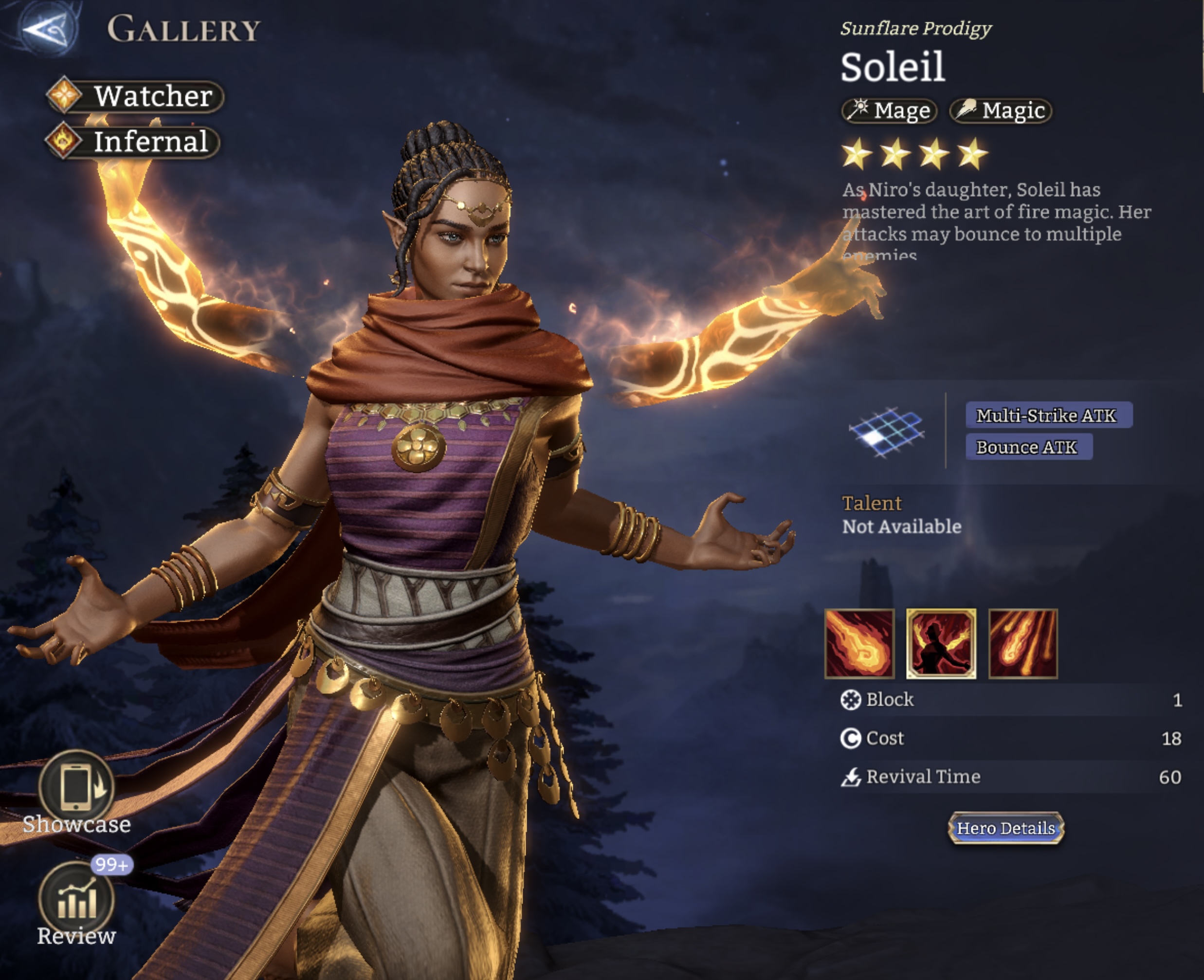
Task: Expand Soleil's truncated description text
Action: click(996, 223)
